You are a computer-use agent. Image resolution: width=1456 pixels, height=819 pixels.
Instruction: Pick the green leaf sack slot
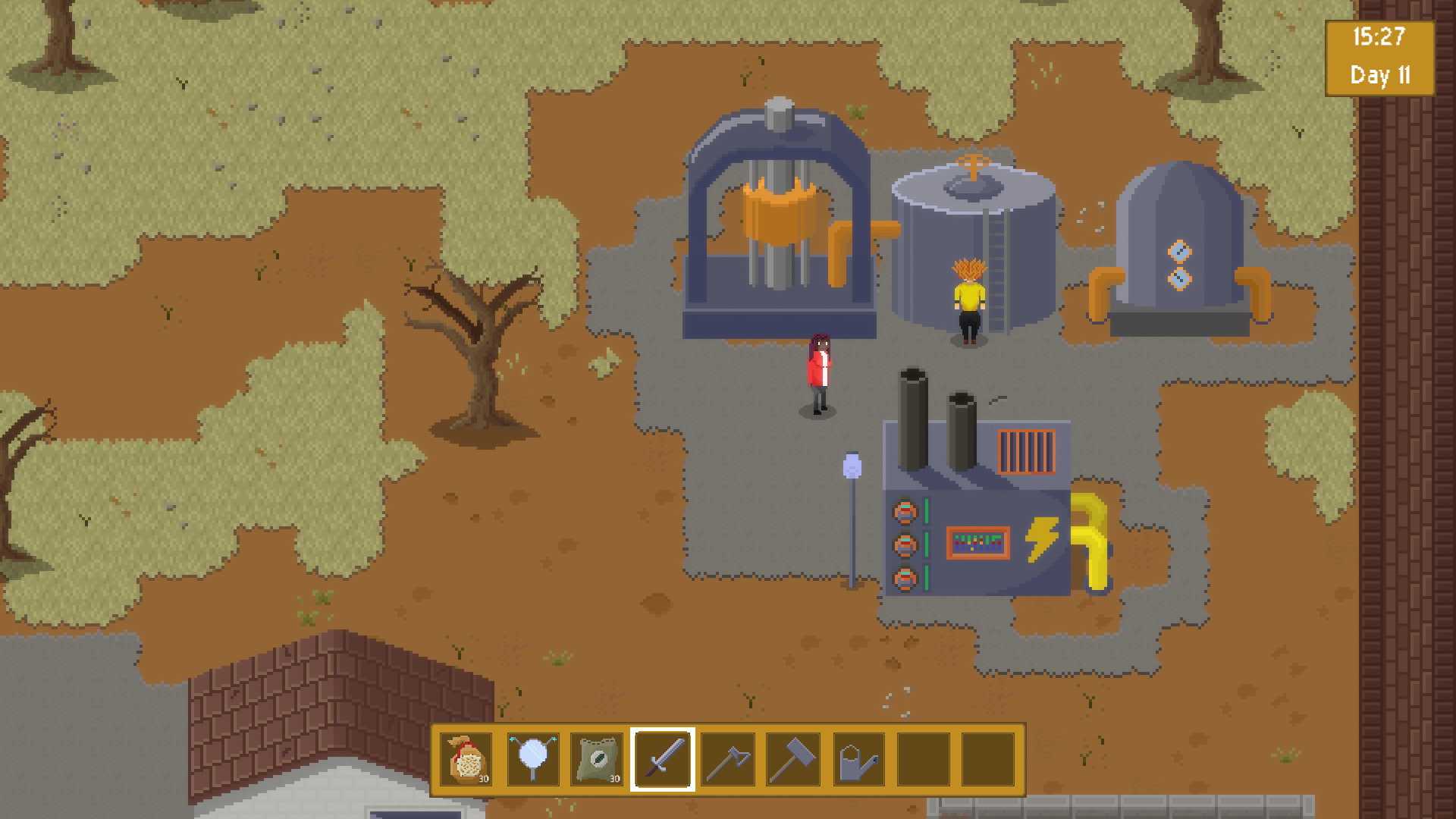pyautogui.click(x=598, y=759)
